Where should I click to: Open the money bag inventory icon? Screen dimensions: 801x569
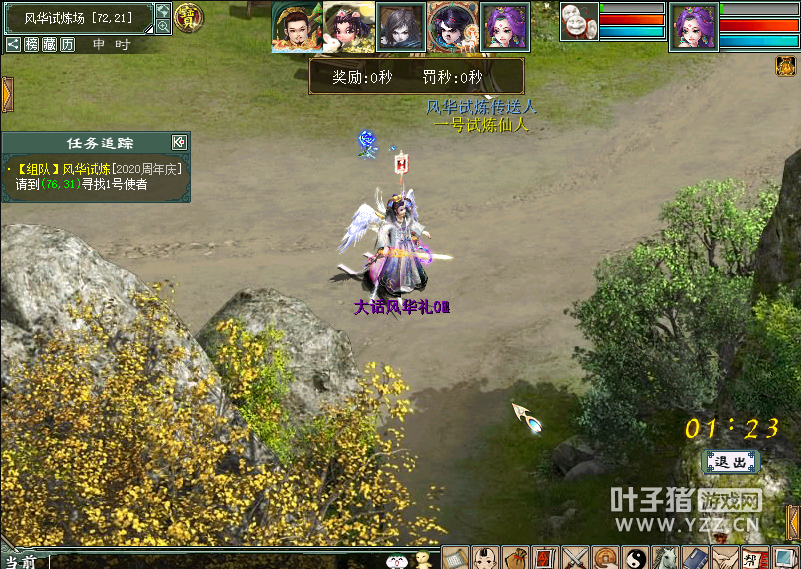coord(516,557)
